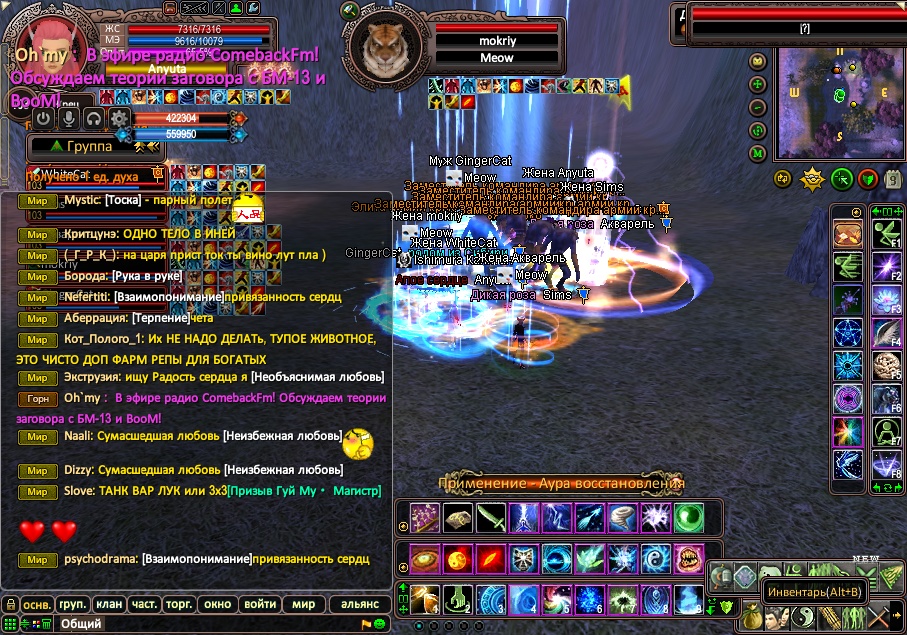Switch to the "клан" chat tab
Viewport: 907px width, 635px height.
tap(109, 604)
